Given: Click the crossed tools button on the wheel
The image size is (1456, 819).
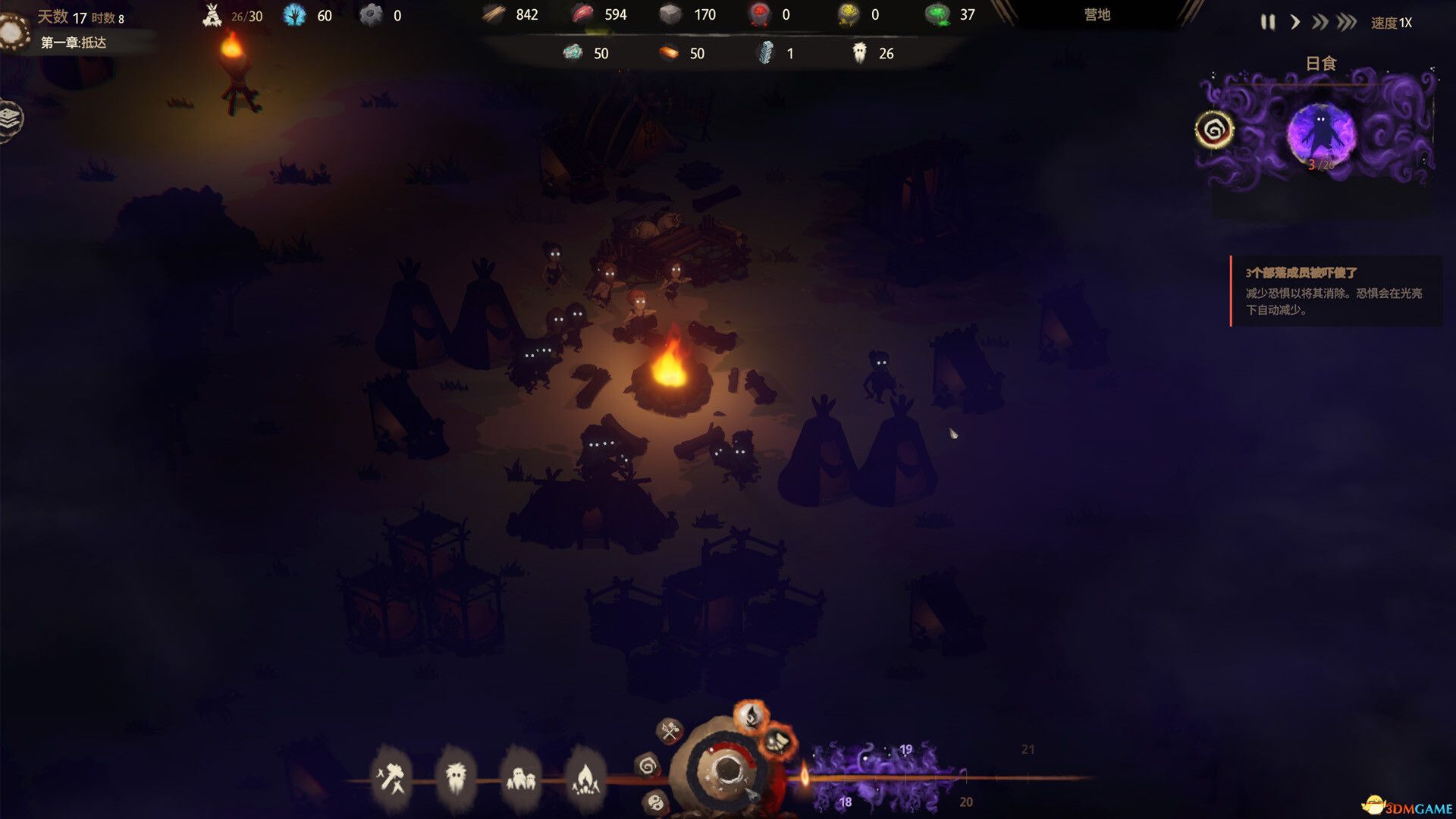Looking at the screenshot, I should pos(669,732).
